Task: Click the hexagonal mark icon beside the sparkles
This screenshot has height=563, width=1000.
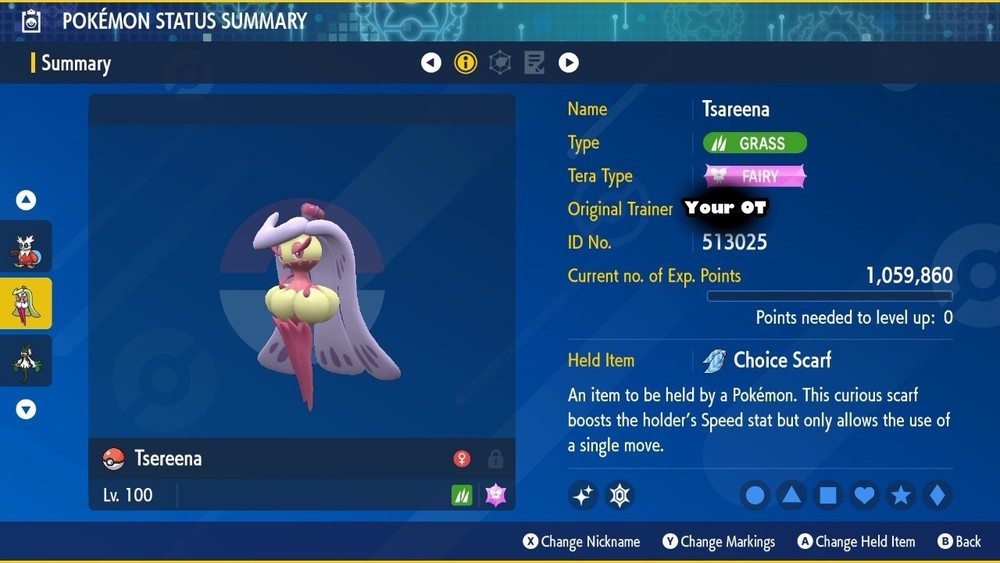Action: coord(620,495)
